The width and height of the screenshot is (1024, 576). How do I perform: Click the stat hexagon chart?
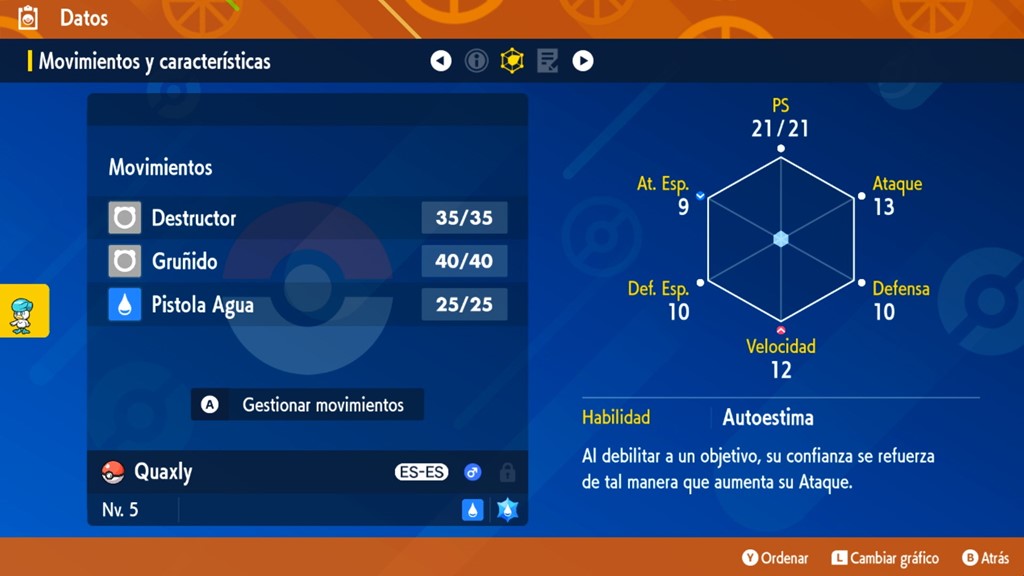point(781,239)
